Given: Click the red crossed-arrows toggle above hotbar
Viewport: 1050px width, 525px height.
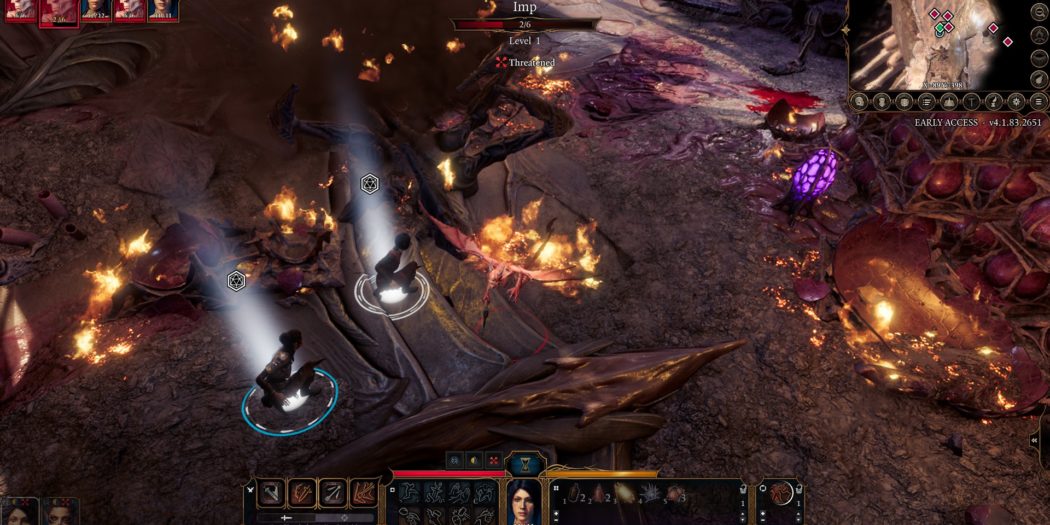Looking at the screenshot, I should (x=493, y=460).
